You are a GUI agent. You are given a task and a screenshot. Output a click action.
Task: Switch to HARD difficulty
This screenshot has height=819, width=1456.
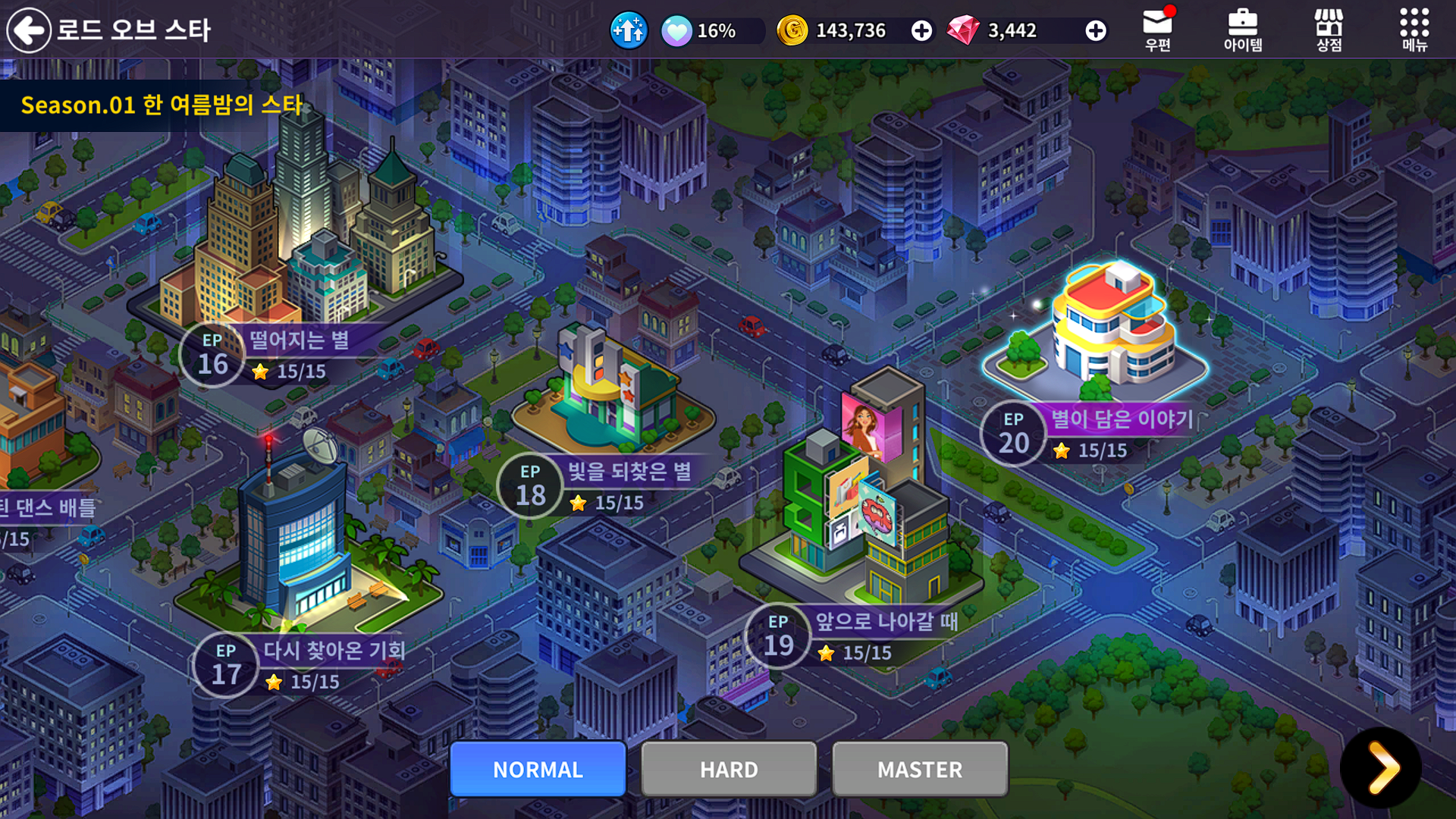tap(729, 769)
